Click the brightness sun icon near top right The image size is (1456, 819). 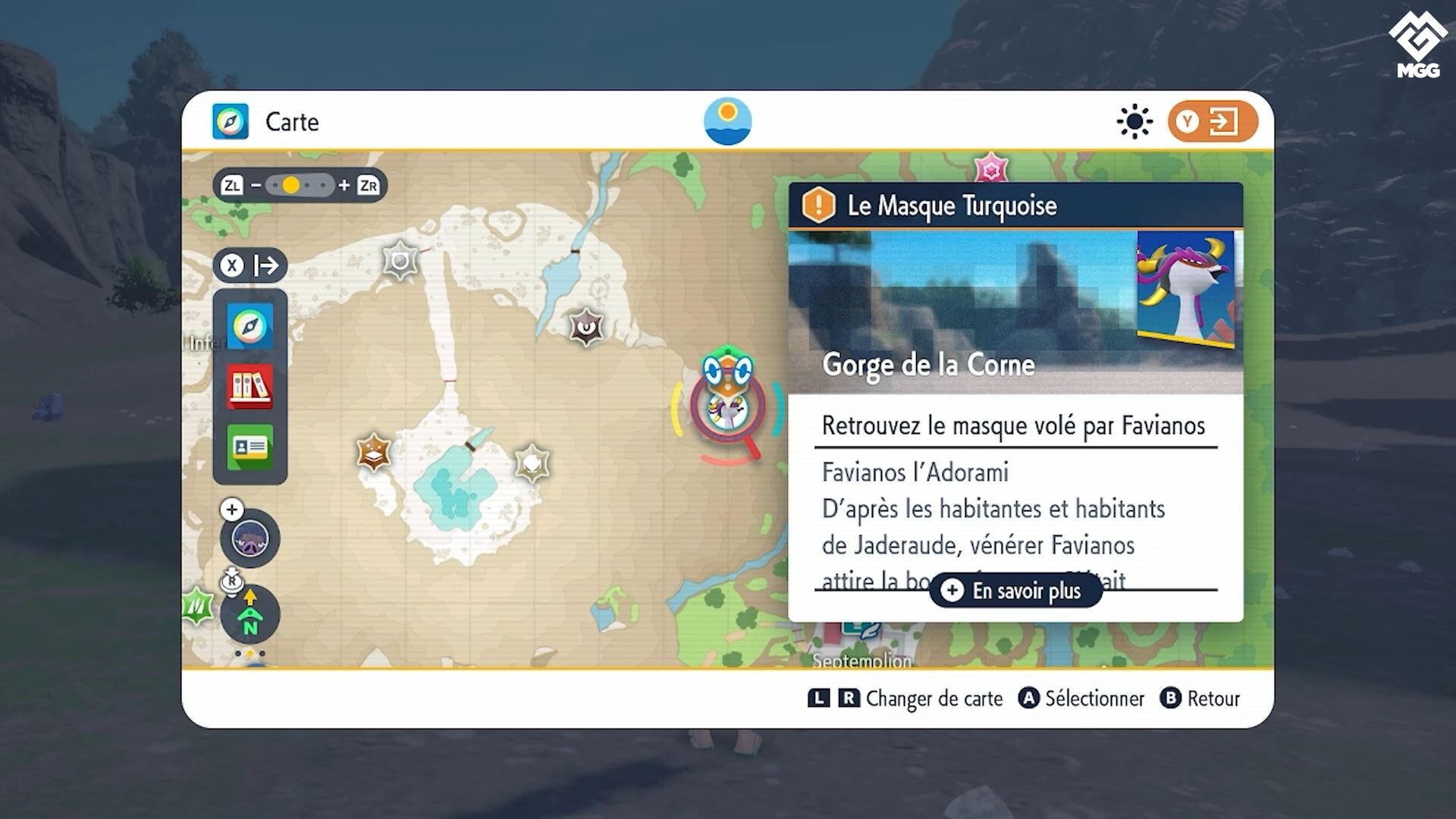(1134, 121)
